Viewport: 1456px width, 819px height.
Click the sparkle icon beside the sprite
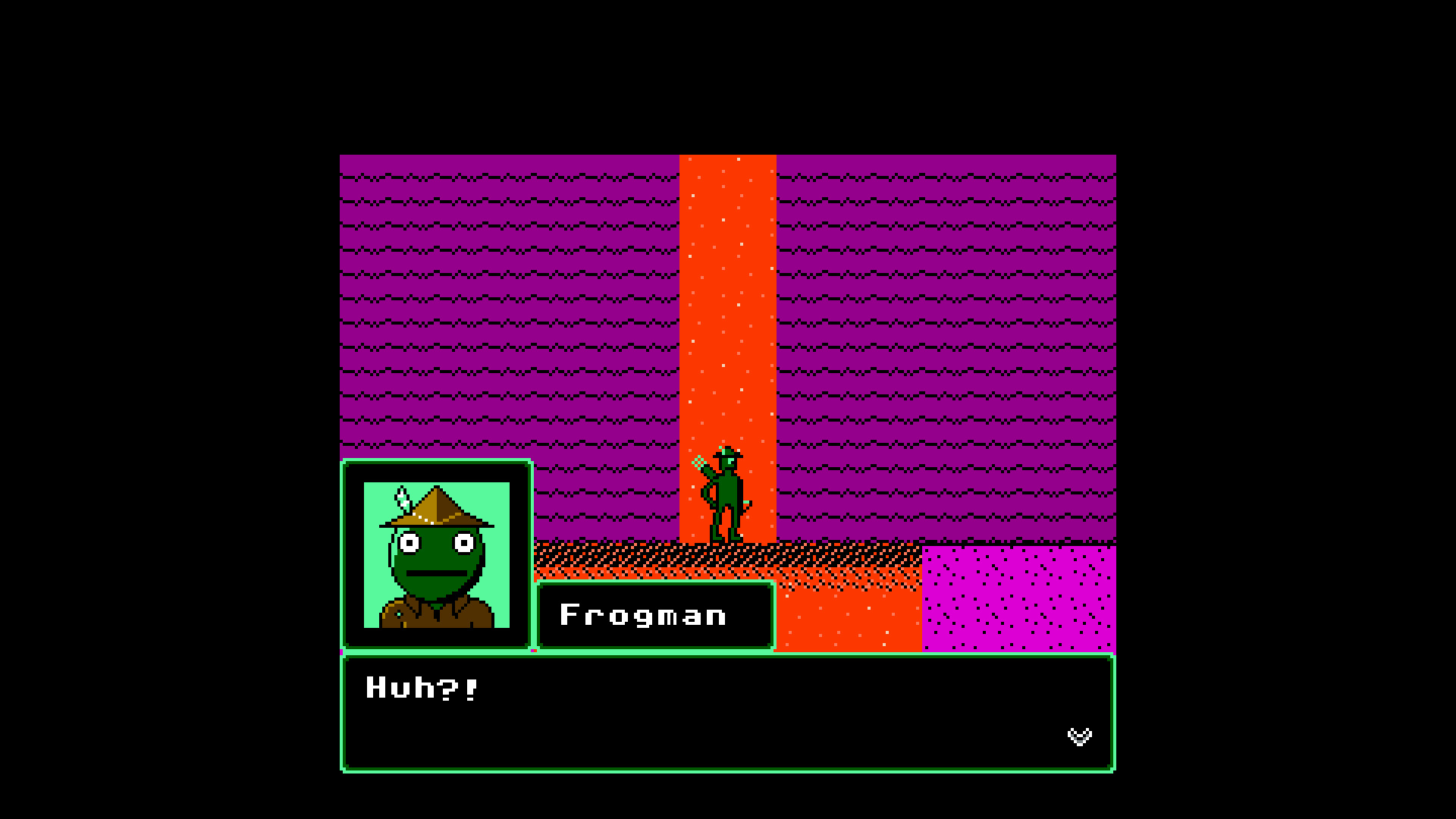coord(698,462)
